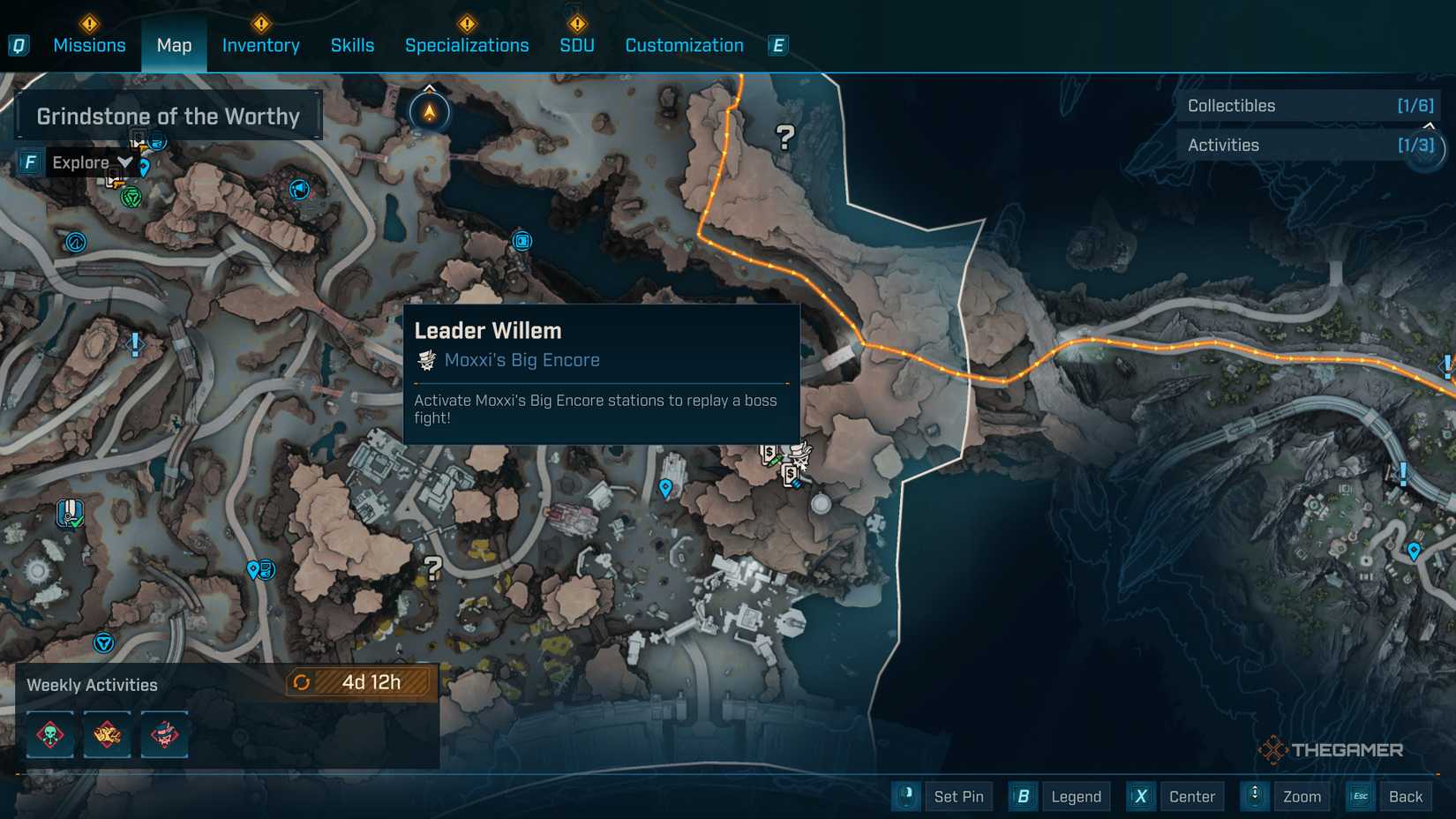Open the green fast travel station icon

[x=131, y=197]
